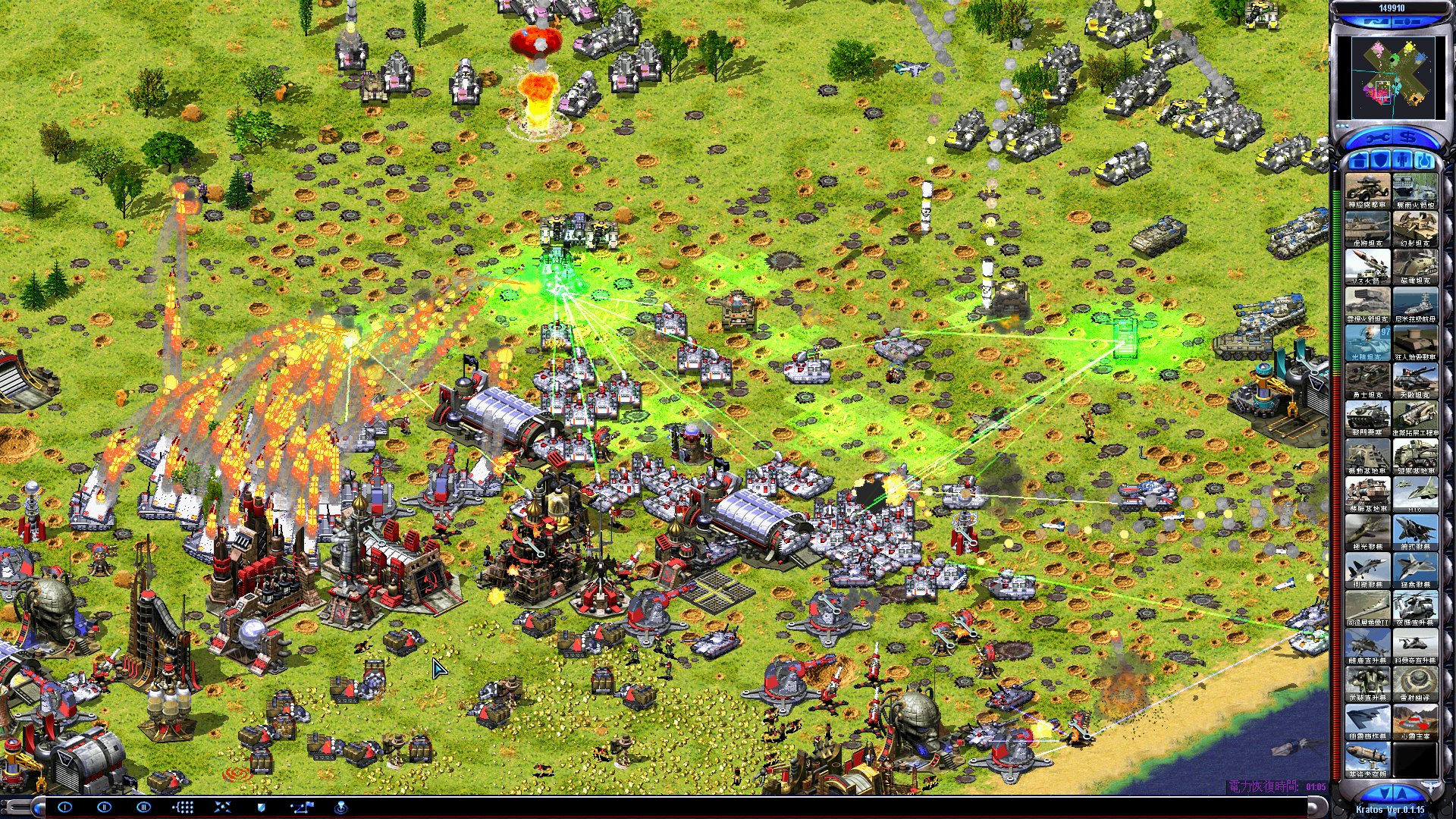Build the 尼米兹级航母 aircraft carrier

coord(1415,304)
